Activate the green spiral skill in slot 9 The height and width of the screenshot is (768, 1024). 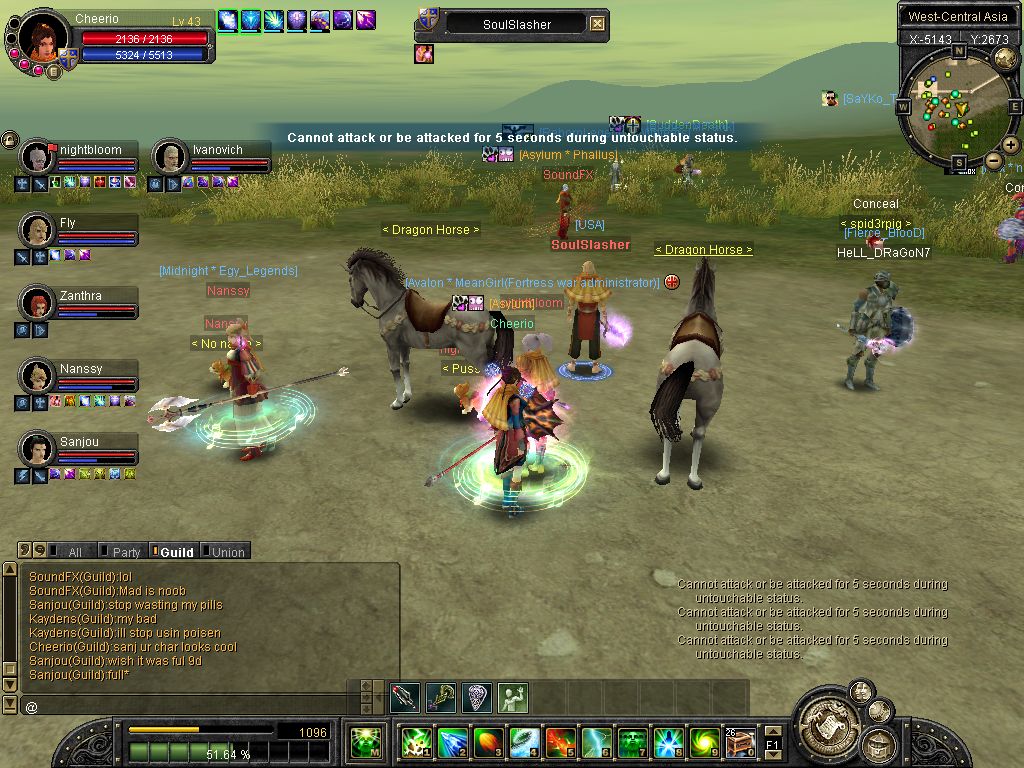coord(704,743)
